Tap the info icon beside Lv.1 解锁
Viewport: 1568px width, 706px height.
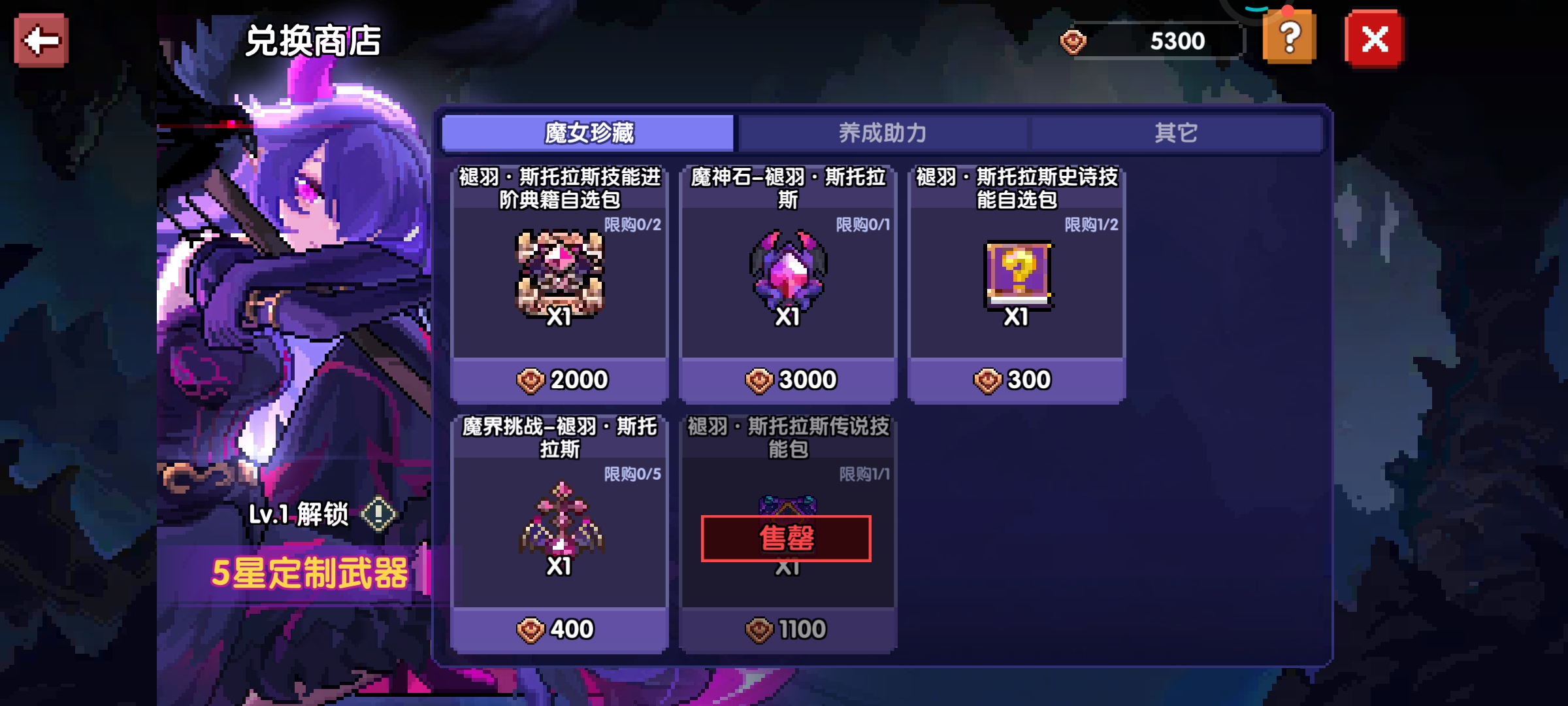[379, 514]
